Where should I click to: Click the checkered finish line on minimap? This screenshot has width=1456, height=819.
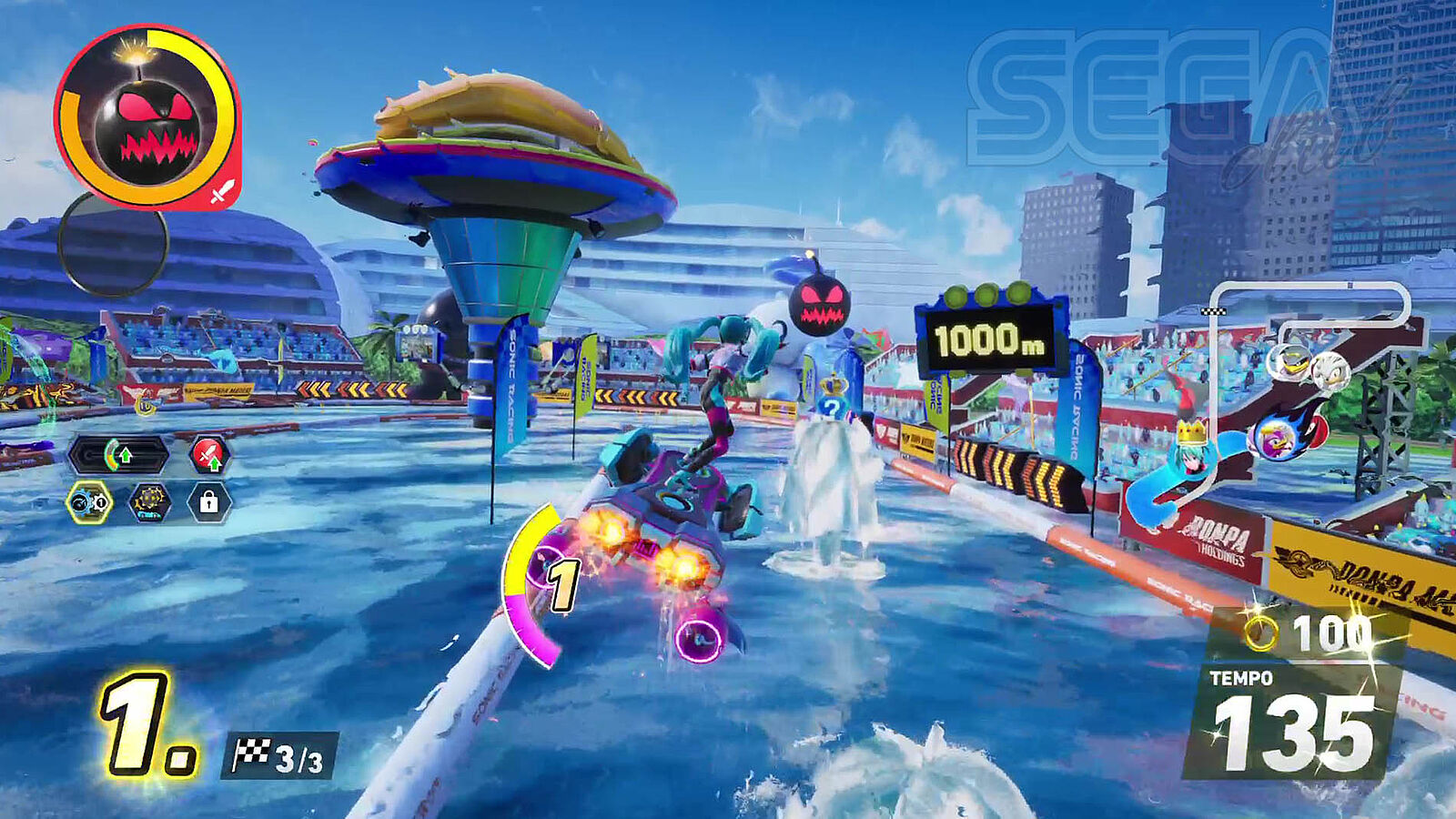click(1213, 310)
